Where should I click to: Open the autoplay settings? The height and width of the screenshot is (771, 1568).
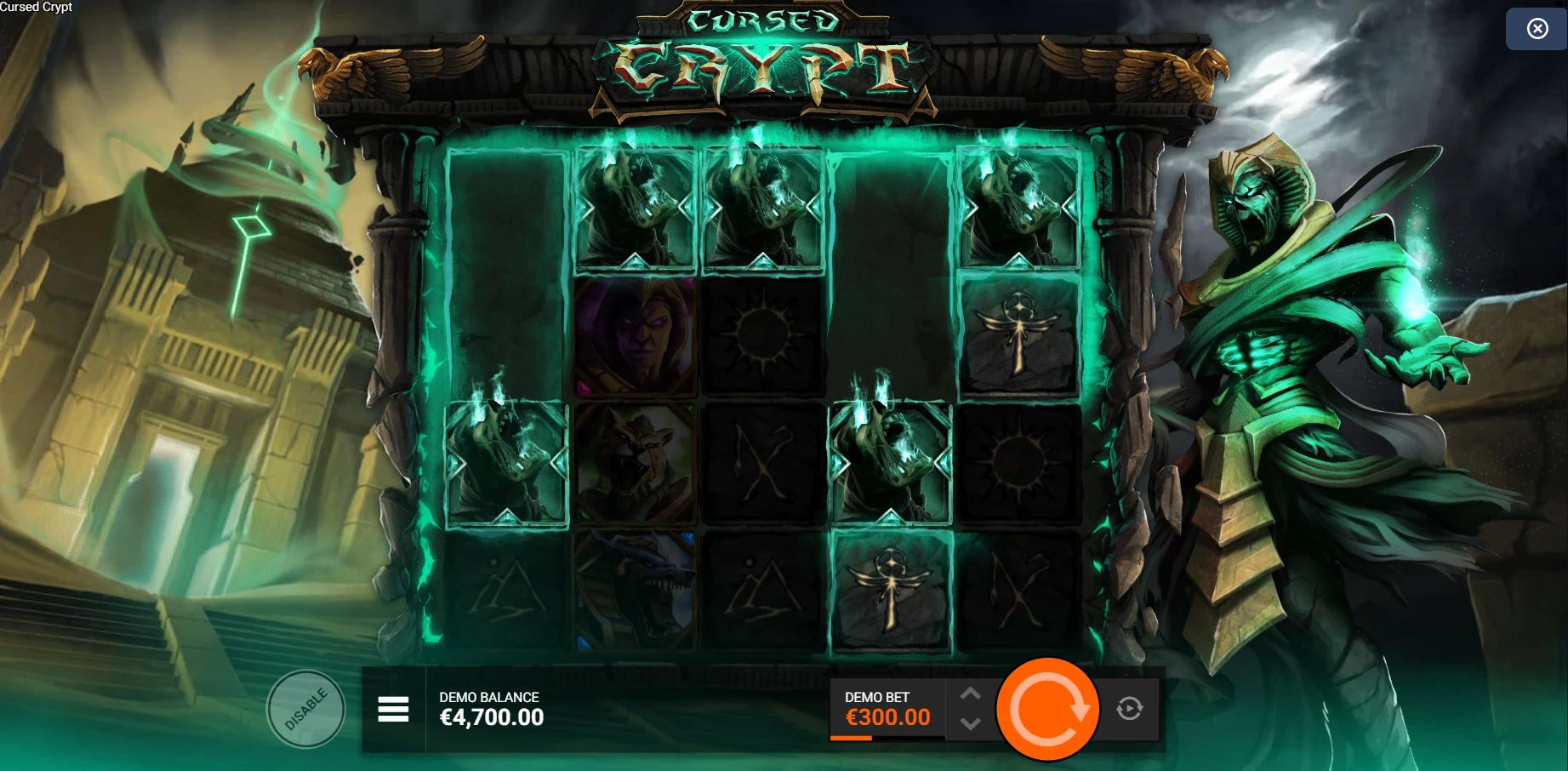tap(1129, 709)
